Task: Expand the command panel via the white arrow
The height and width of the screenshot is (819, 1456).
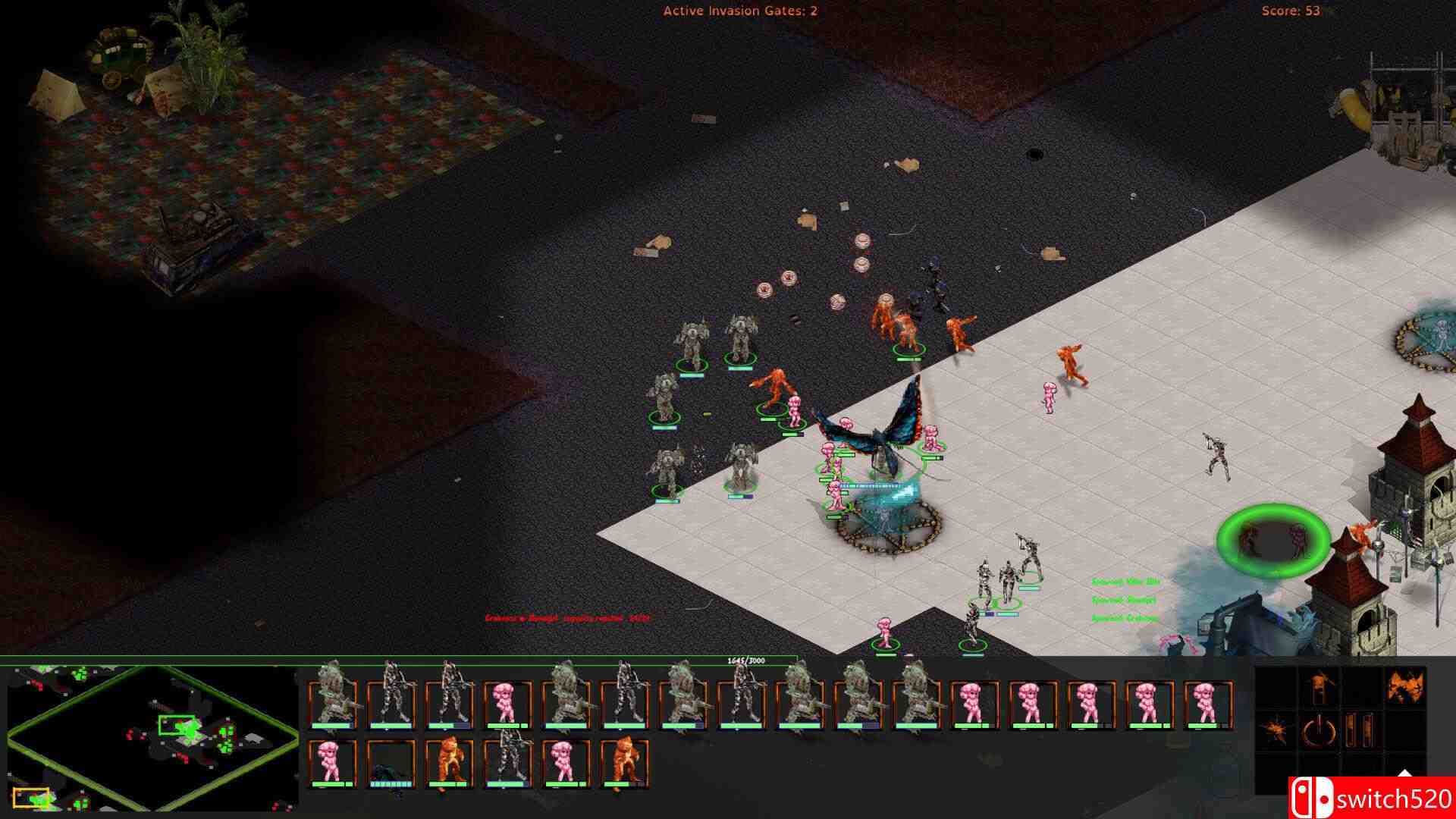Action: coord(1404,772)
